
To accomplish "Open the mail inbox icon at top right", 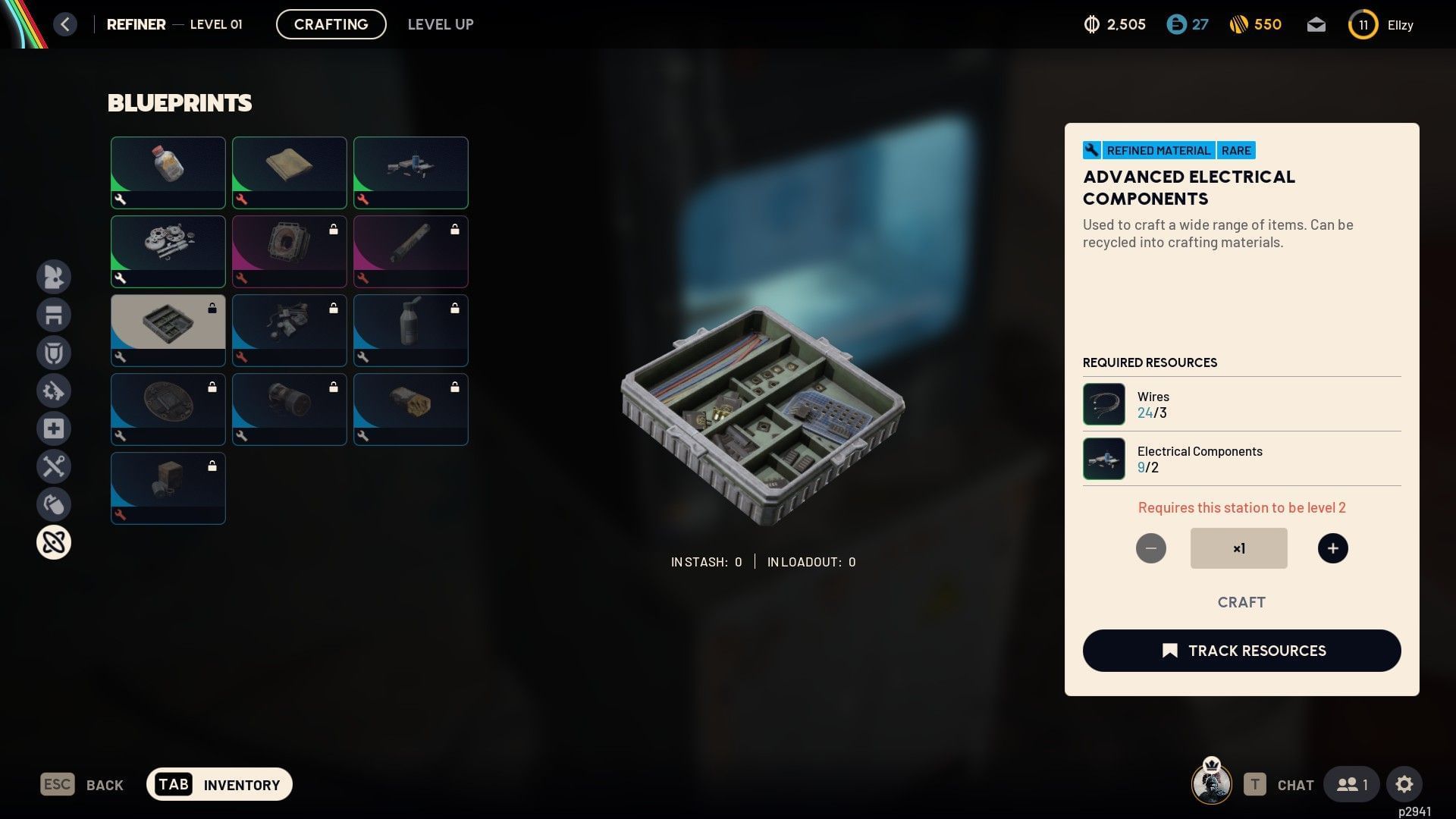I will 1316,24.
